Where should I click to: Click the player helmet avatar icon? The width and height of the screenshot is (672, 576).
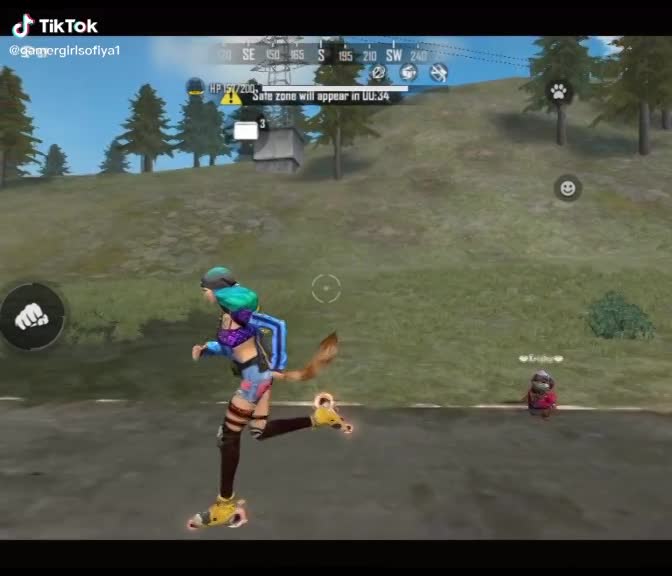tap(196, 88)
